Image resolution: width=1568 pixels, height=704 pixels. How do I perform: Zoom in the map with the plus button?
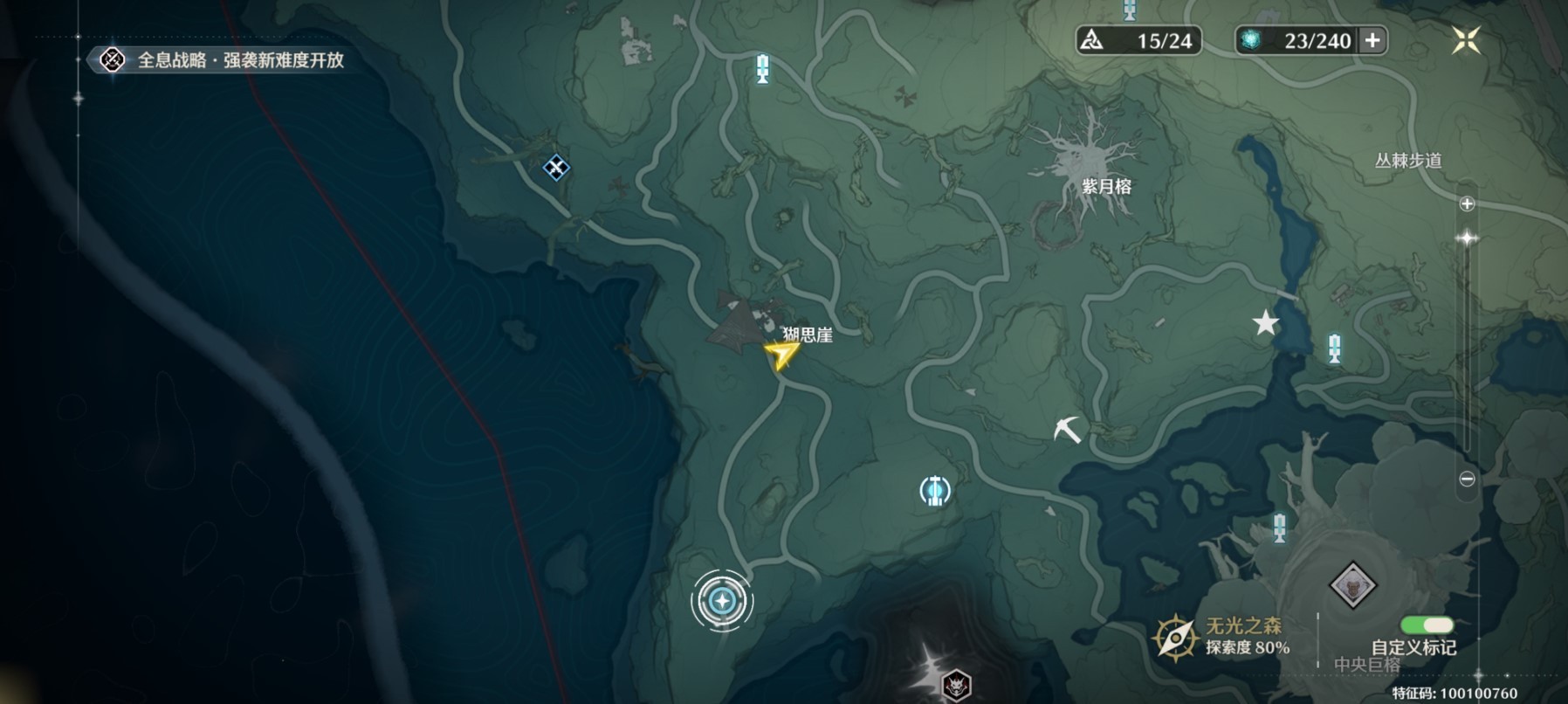coord(1467,204)
